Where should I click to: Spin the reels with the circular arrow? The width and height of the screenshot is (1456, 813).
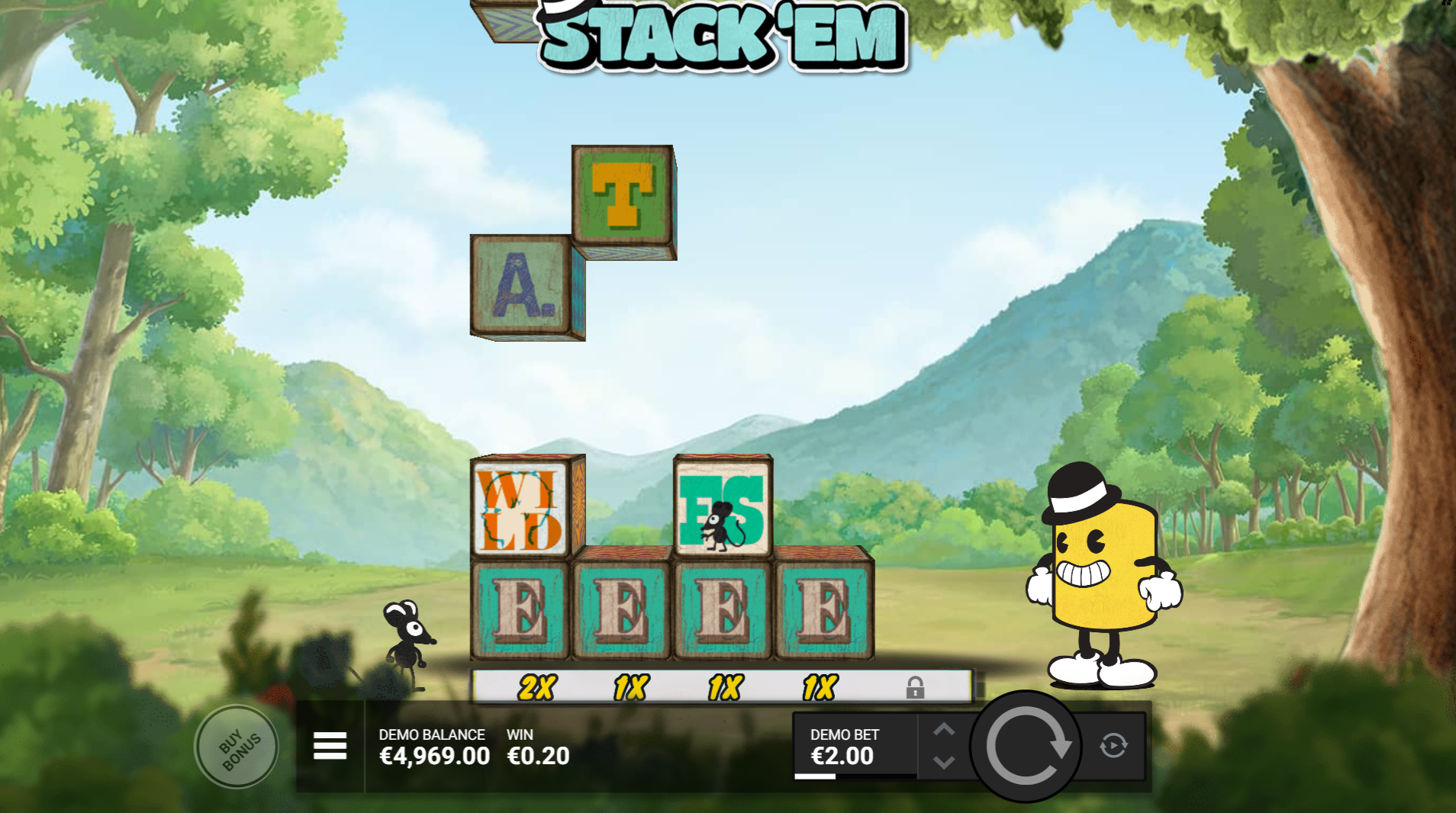1026,746
